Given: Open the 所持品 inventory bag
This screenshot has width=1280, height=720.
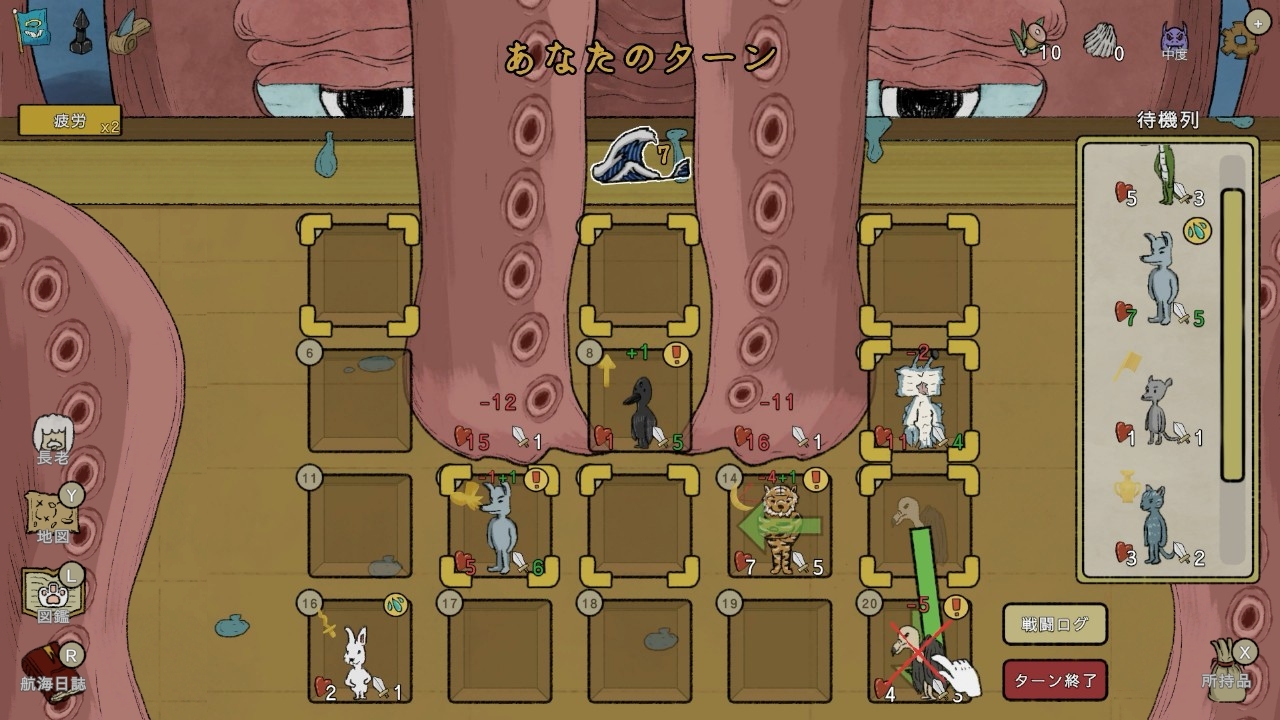Looking at the screenshot, I should tap(1227, 665).
